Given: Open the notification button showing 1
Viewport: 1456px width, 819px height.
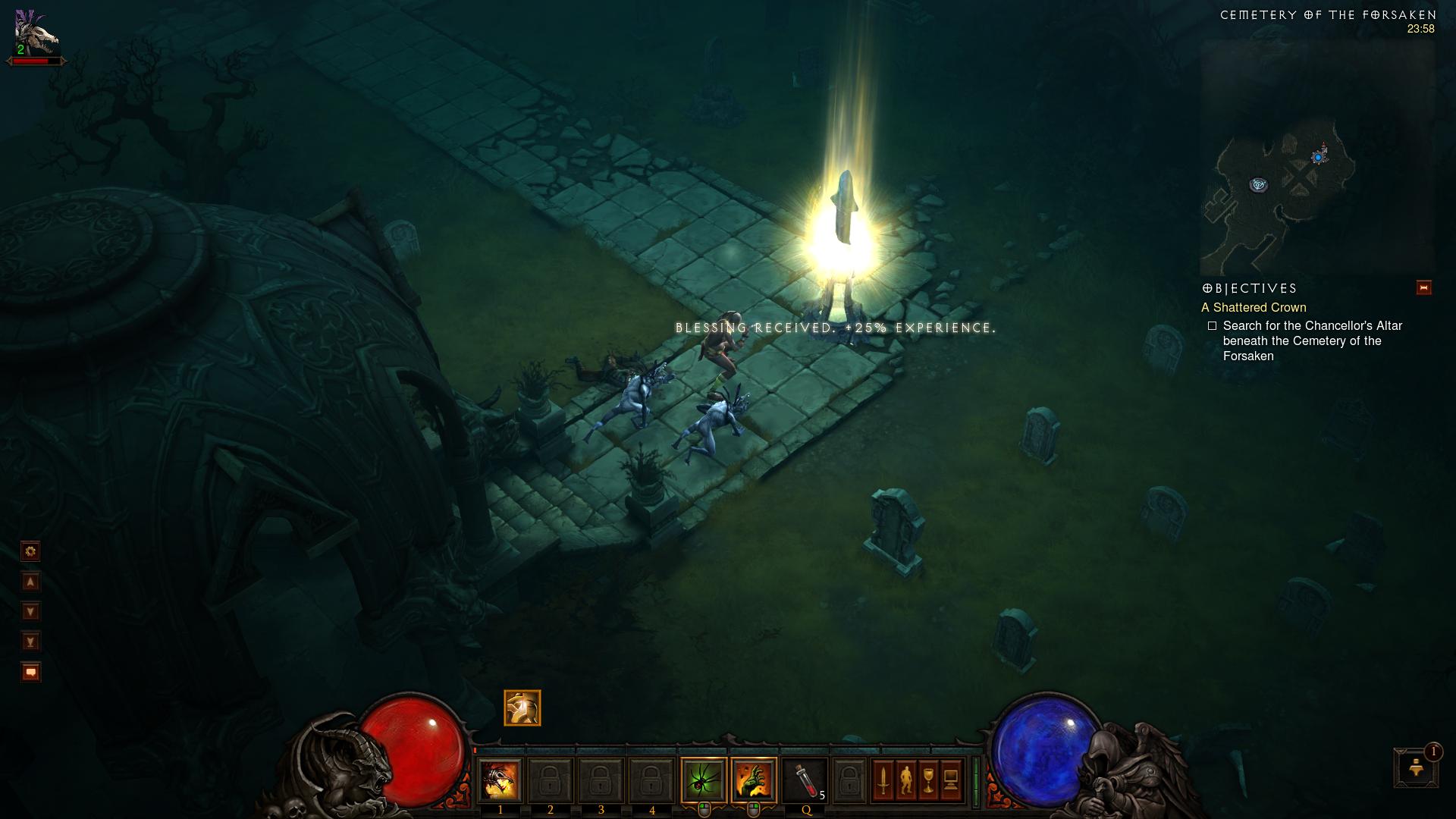Looking at the screenshot, I should (x=1415, y=767).
